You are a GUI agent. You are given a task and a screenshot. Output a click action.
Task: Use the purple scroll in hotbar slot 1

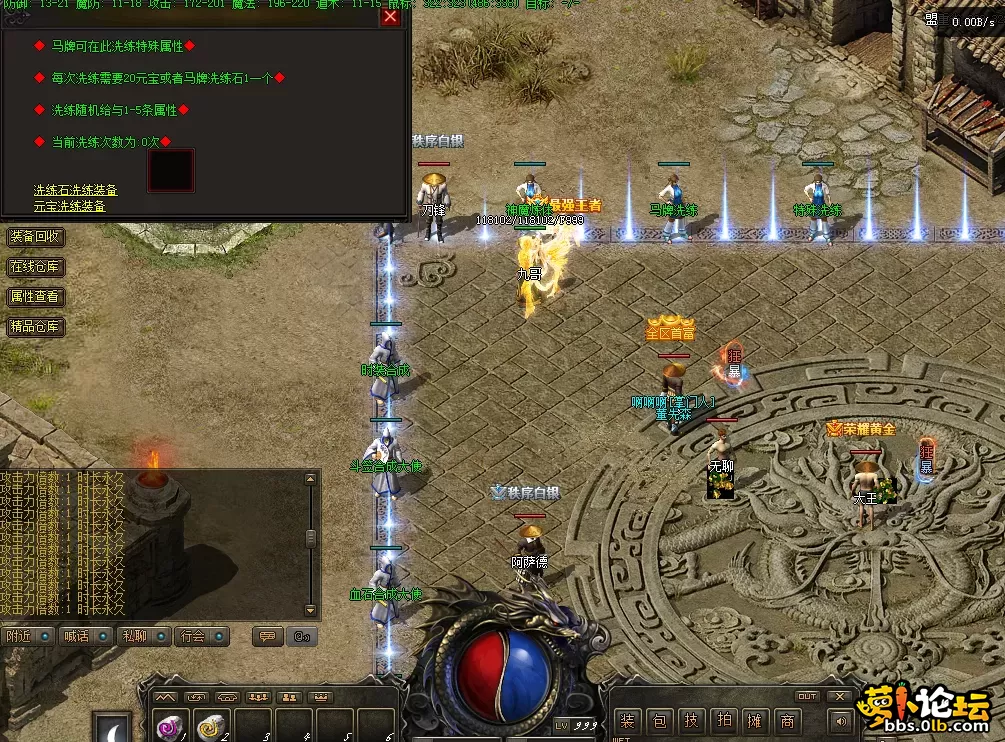pos(170,727)
